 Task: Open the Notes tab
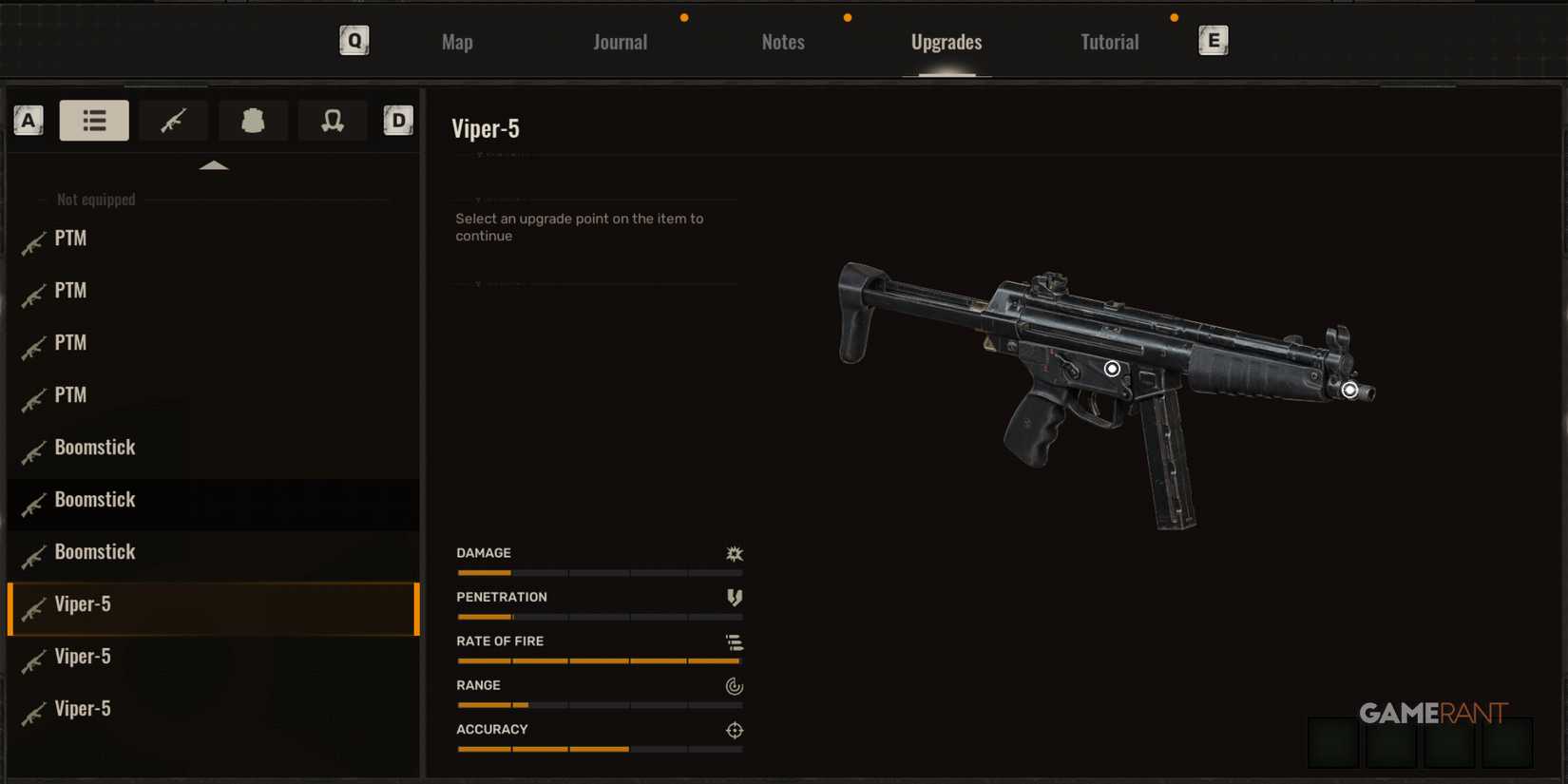(x=782, y=41)
